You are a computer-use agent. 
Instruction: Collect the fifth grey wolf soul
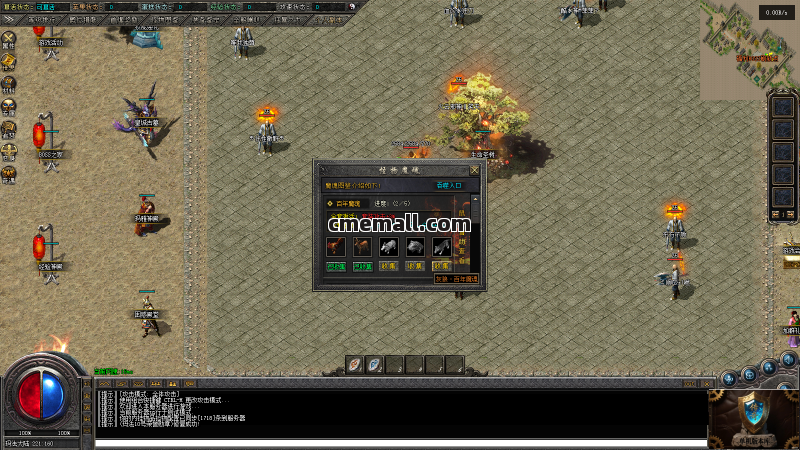[x=441, y=266]
